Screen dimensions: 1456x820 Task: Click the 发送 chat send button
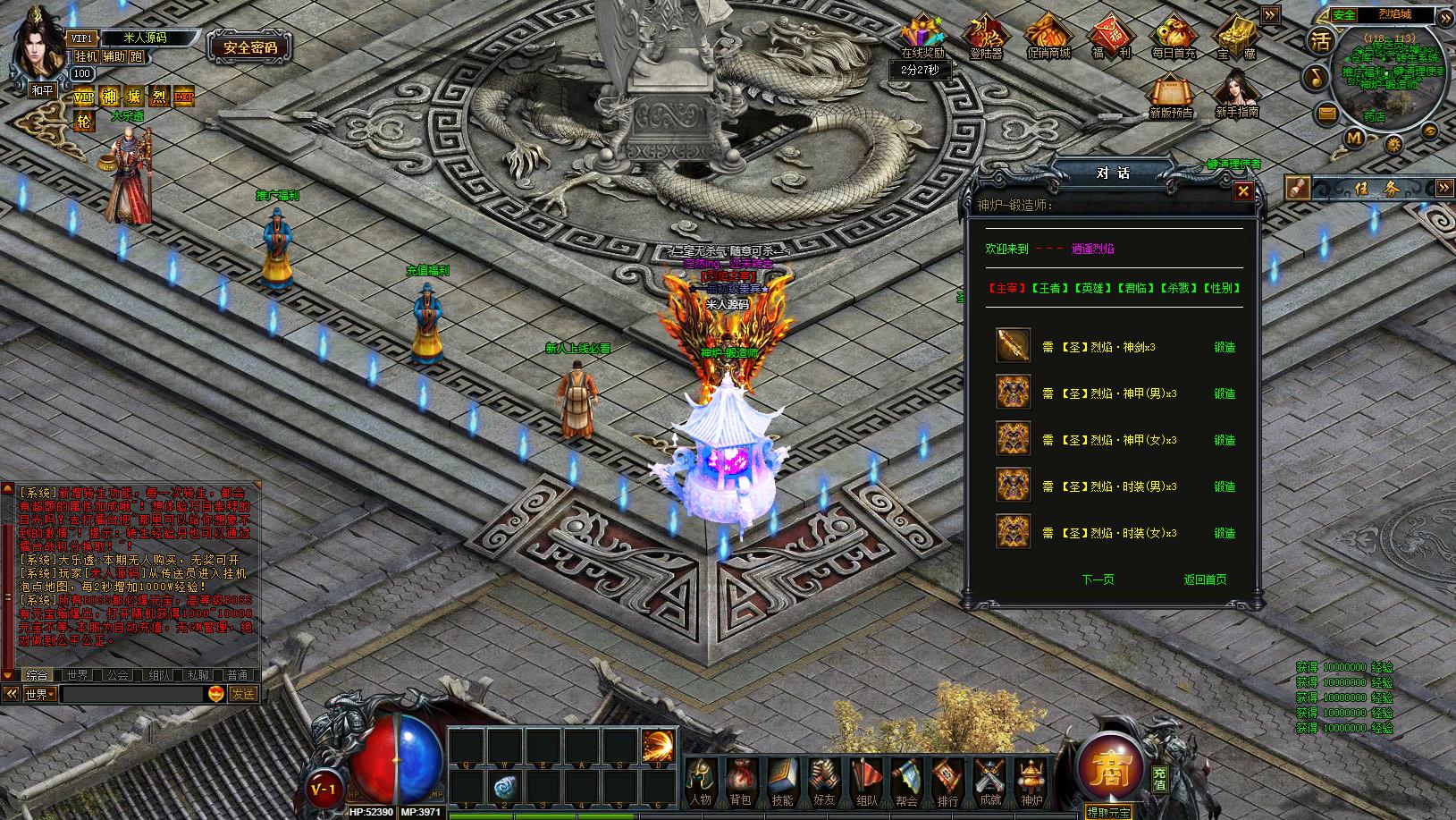[x=243, y=694]
